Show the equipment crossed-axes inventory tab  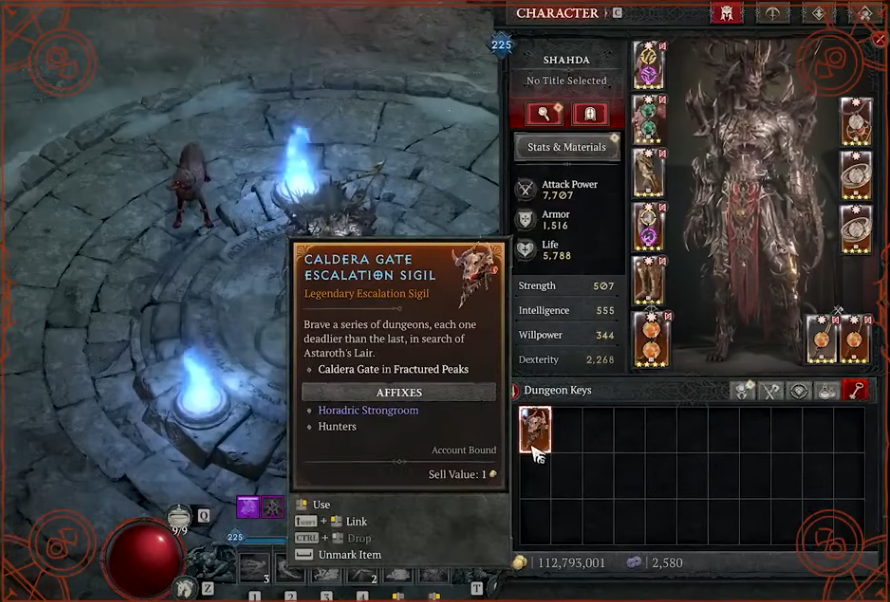[x=771, y=390]
